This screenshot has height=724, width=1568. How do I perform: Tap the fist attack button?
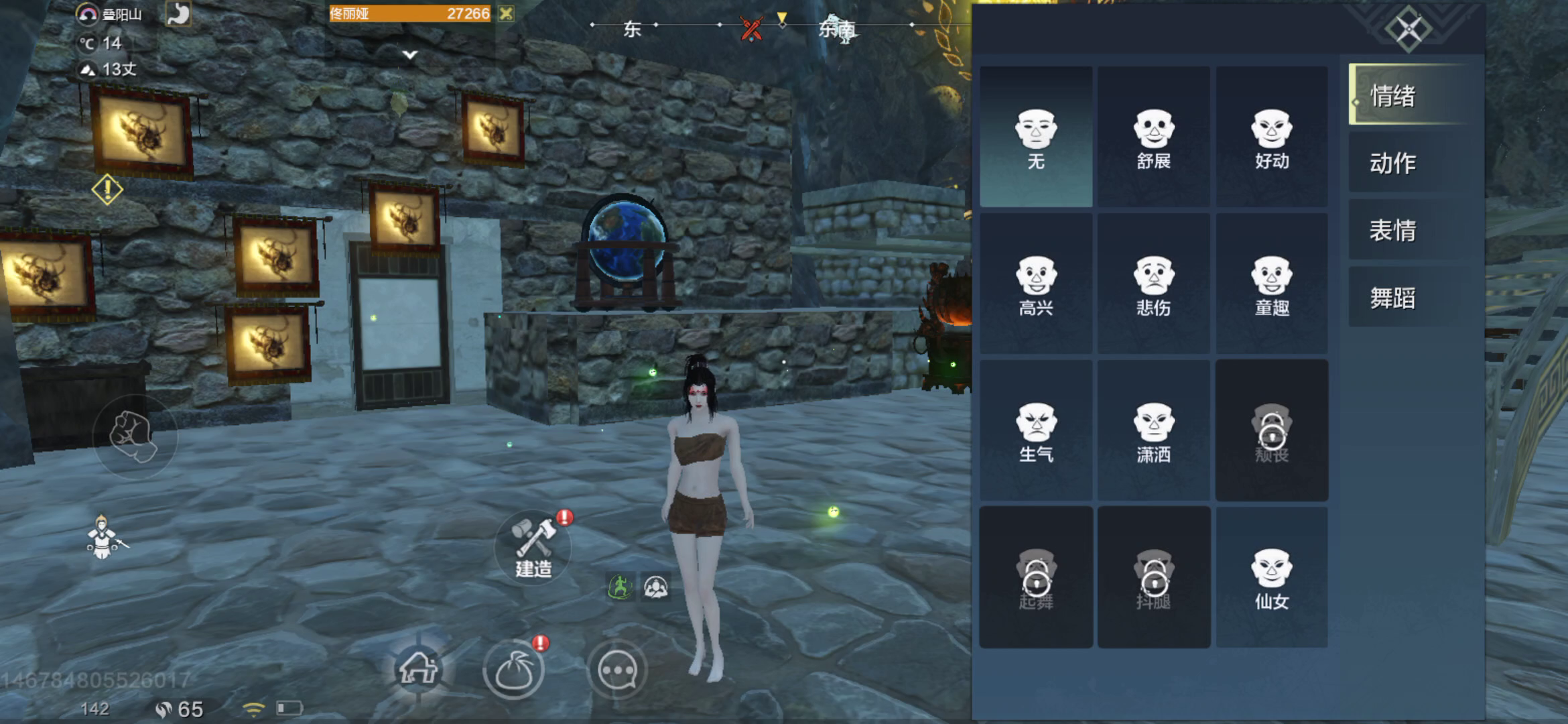click(x=134, y=436)
